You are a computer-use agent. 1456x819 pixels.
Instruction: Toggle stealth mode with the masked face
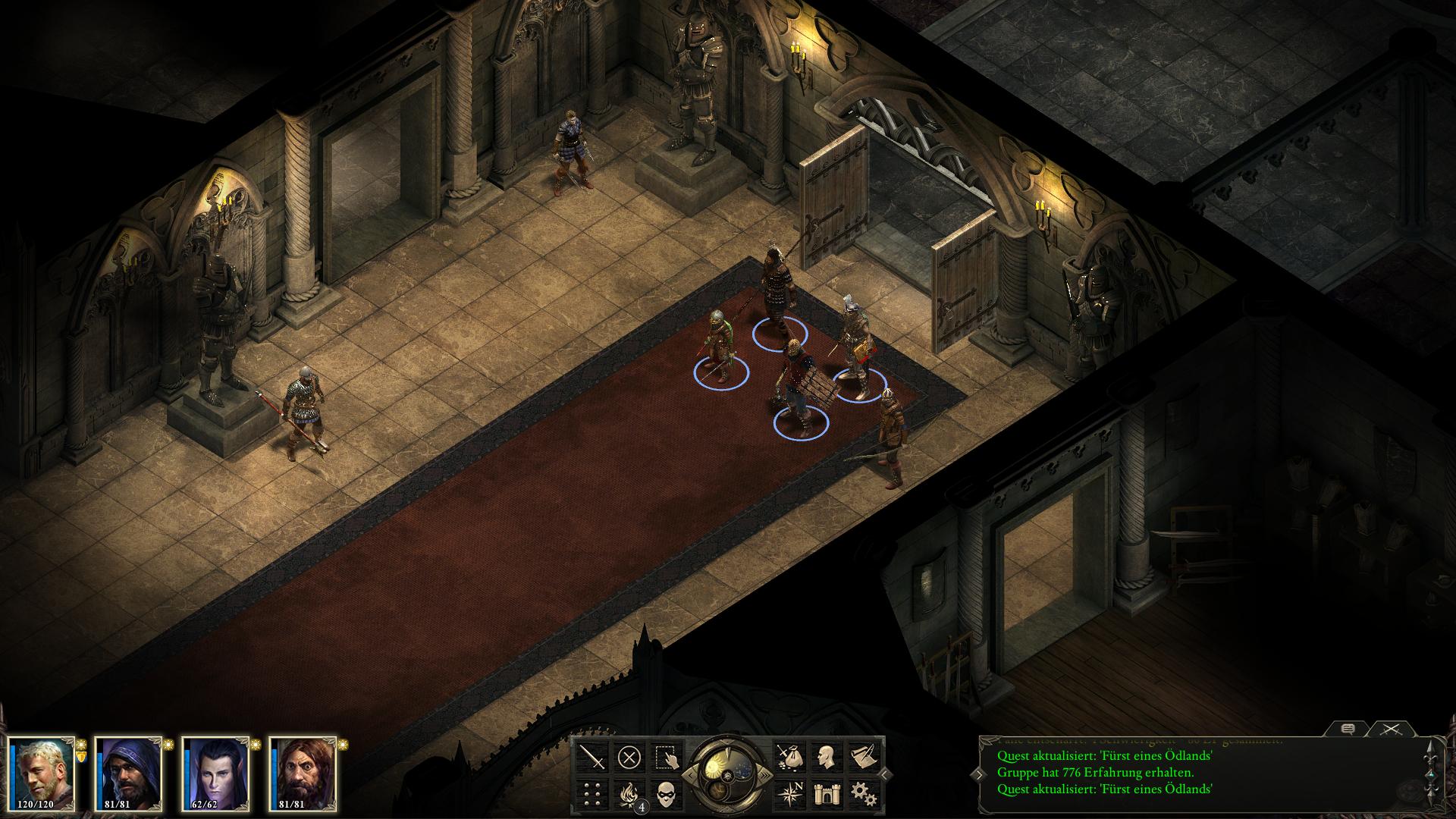click(x=665, y=794)
